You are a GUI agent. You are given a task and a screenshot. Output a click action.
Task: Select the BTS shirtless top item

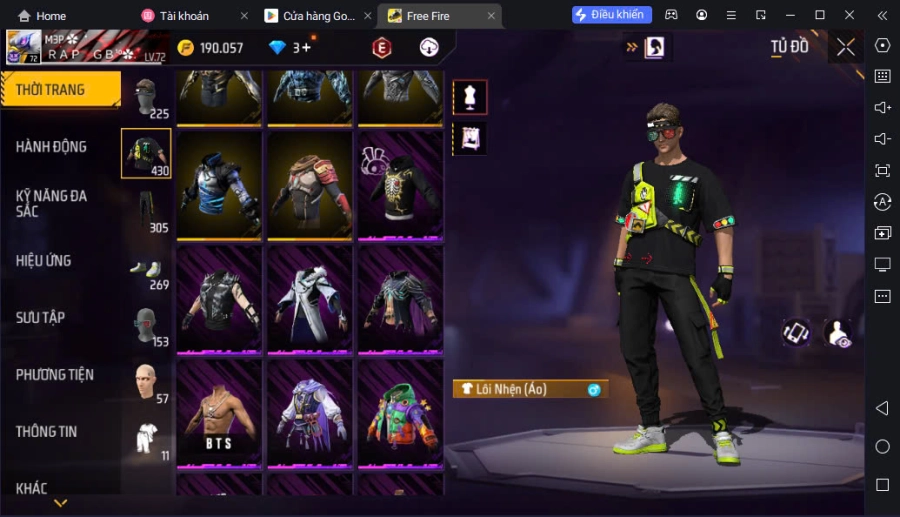(x=219, y=412)
